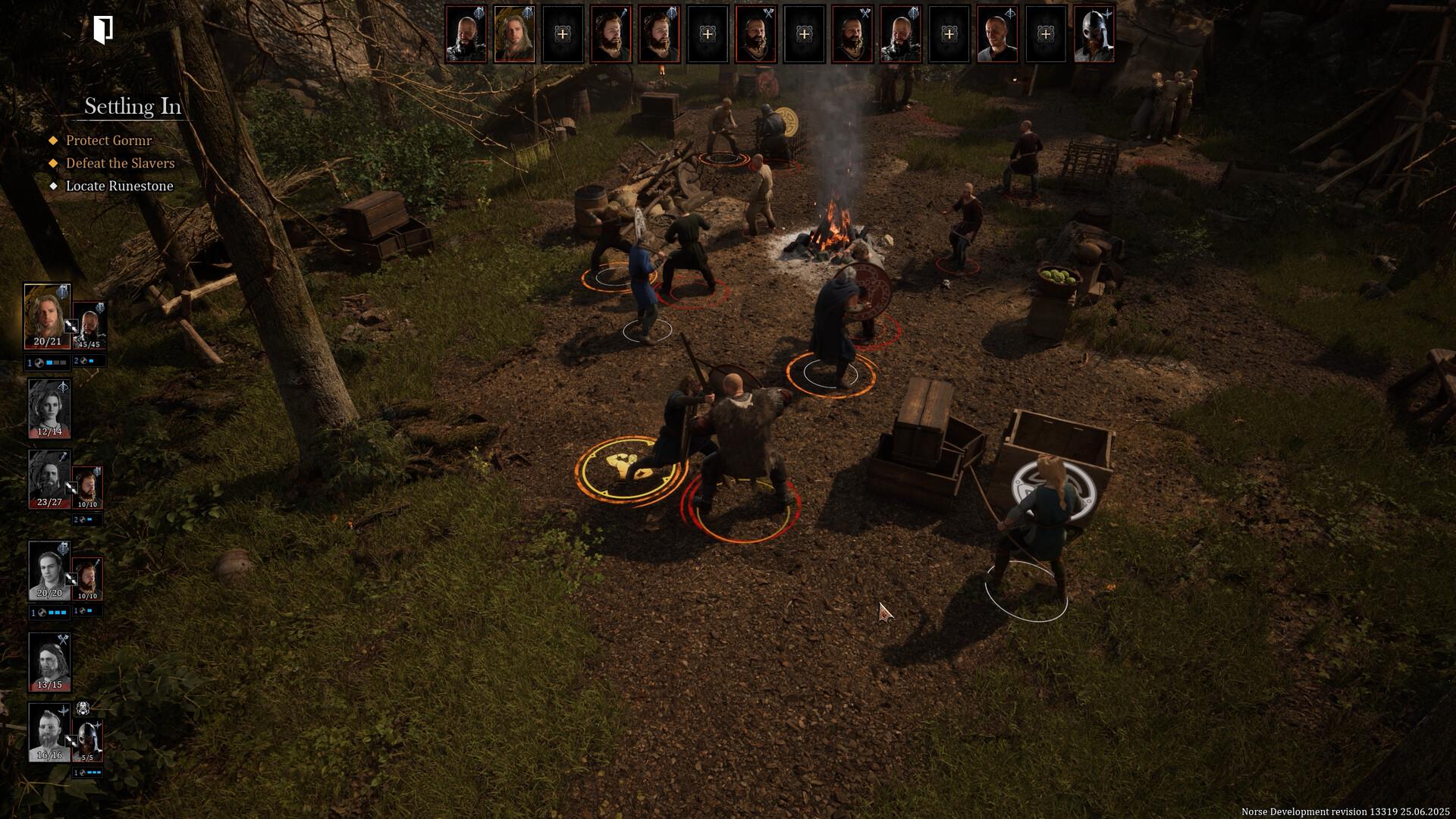Click the sword icon on the 45/45 companion portrait

pos(100,306)
